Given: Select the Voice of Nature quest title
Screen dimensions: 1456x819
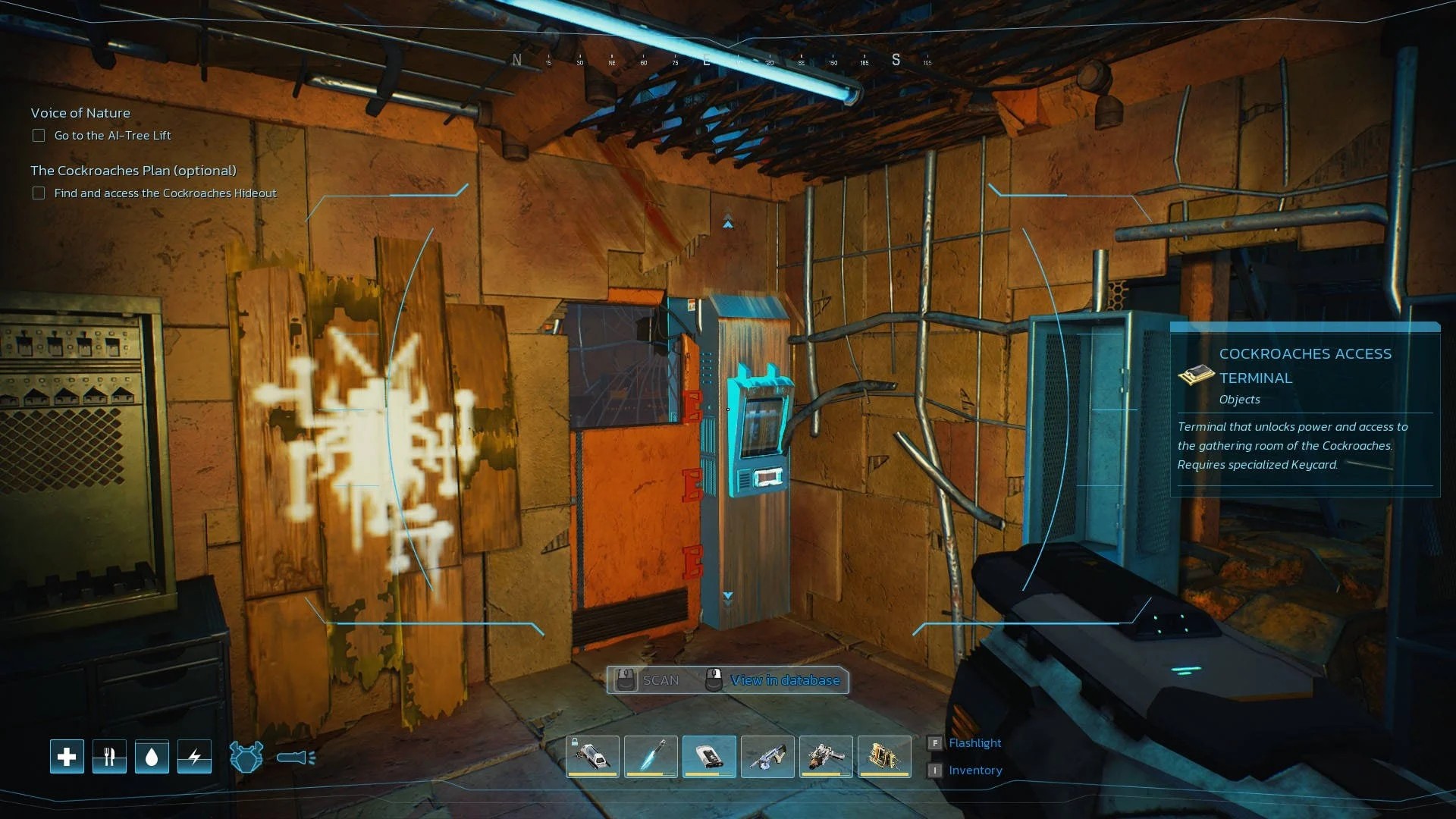Looking at the screenshot, I should tap(80, 113).
